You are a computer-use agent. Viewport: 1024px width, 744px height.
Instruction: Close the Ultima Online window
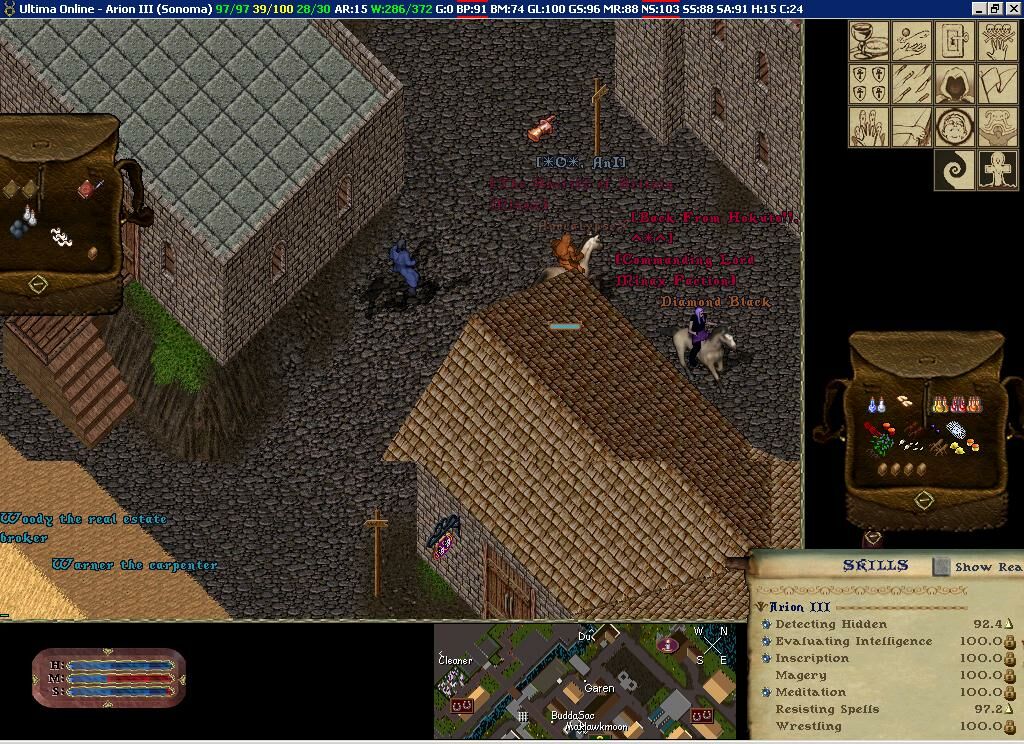(x=1013, y=9)
